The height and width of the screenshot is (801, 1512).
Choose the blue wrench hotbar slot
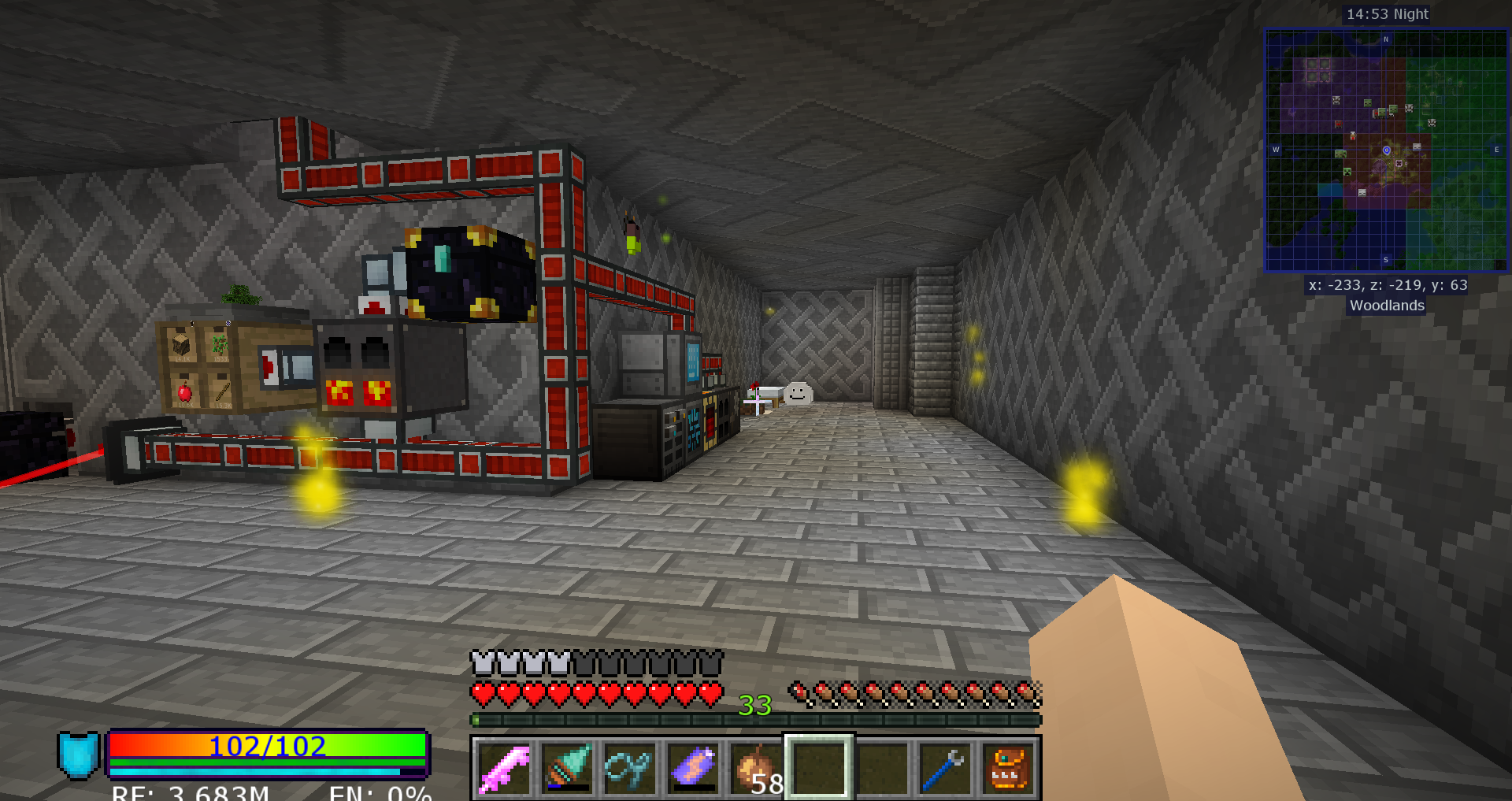[x=945, y=768]
